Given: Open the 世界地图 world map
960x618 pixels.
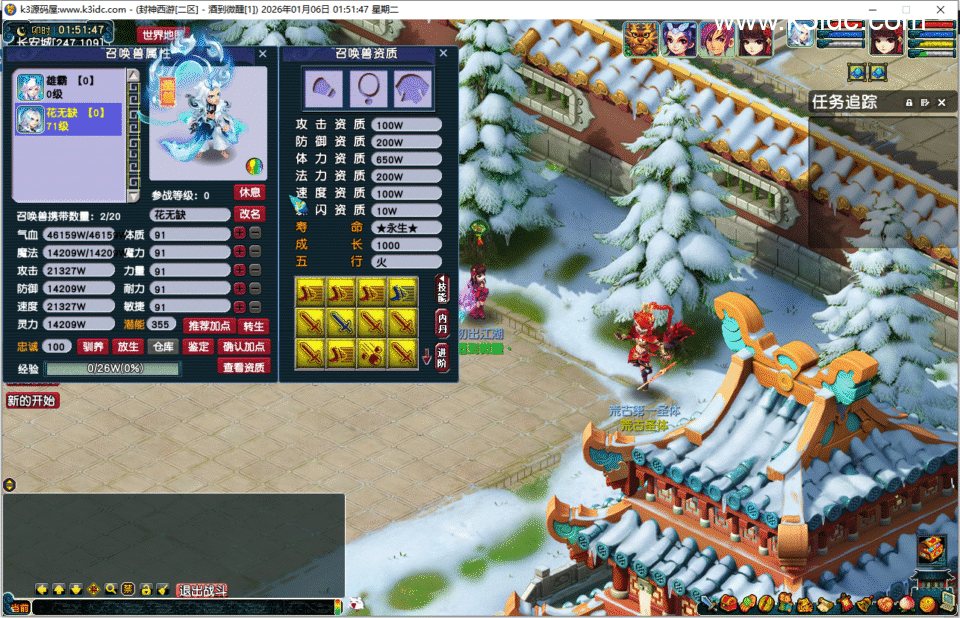Looking at the screenshot, I should [162, 35].
